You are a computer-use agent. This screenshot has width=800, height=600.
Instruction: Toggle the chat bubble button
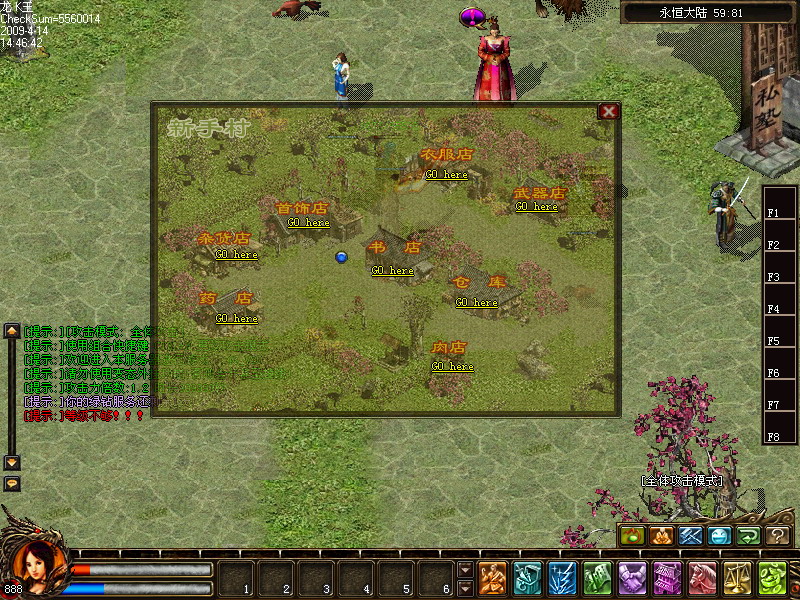(12, 483)
